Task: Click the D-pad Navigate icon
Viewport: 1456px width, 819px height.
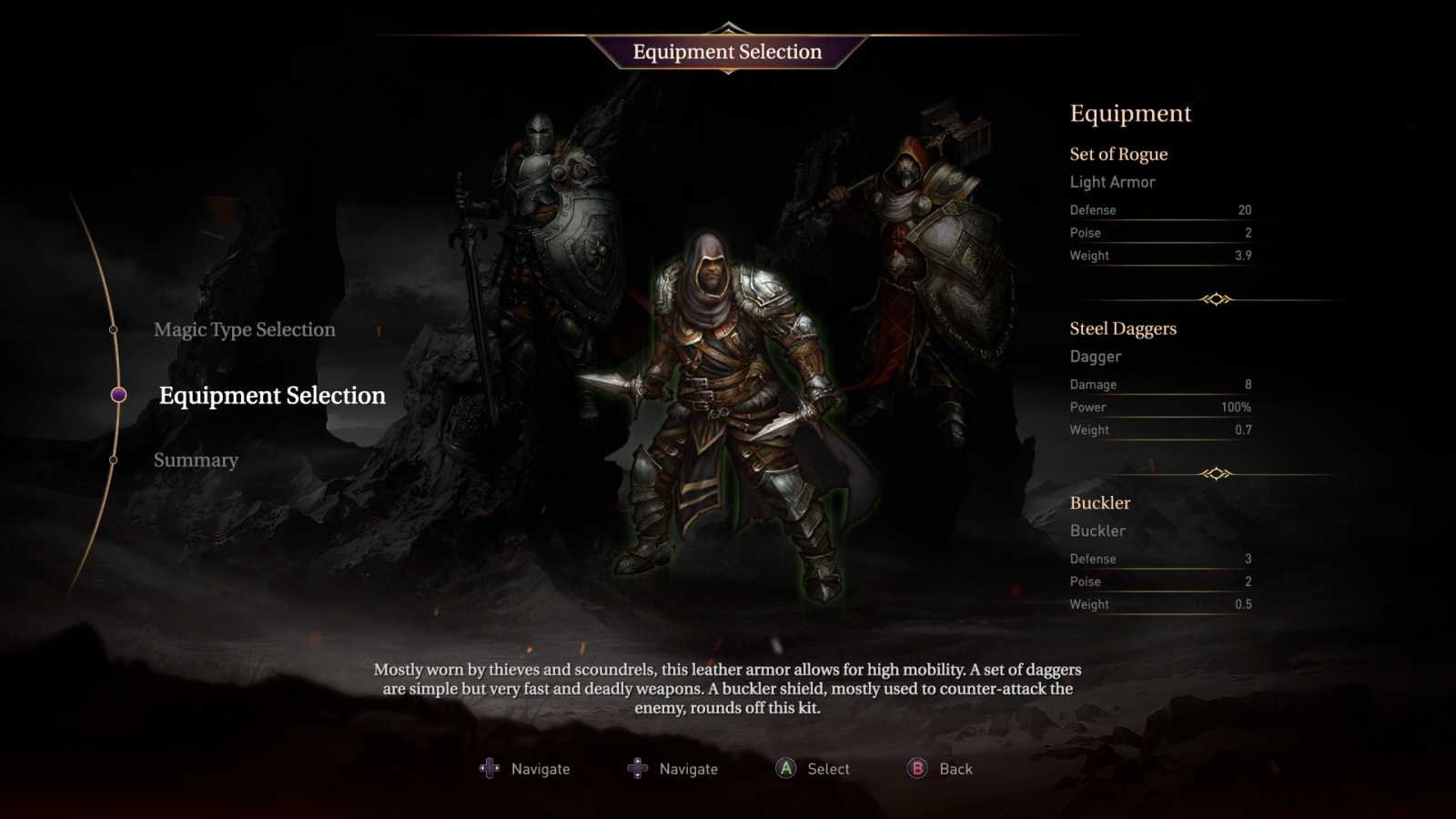Action: tap(491, 768)
